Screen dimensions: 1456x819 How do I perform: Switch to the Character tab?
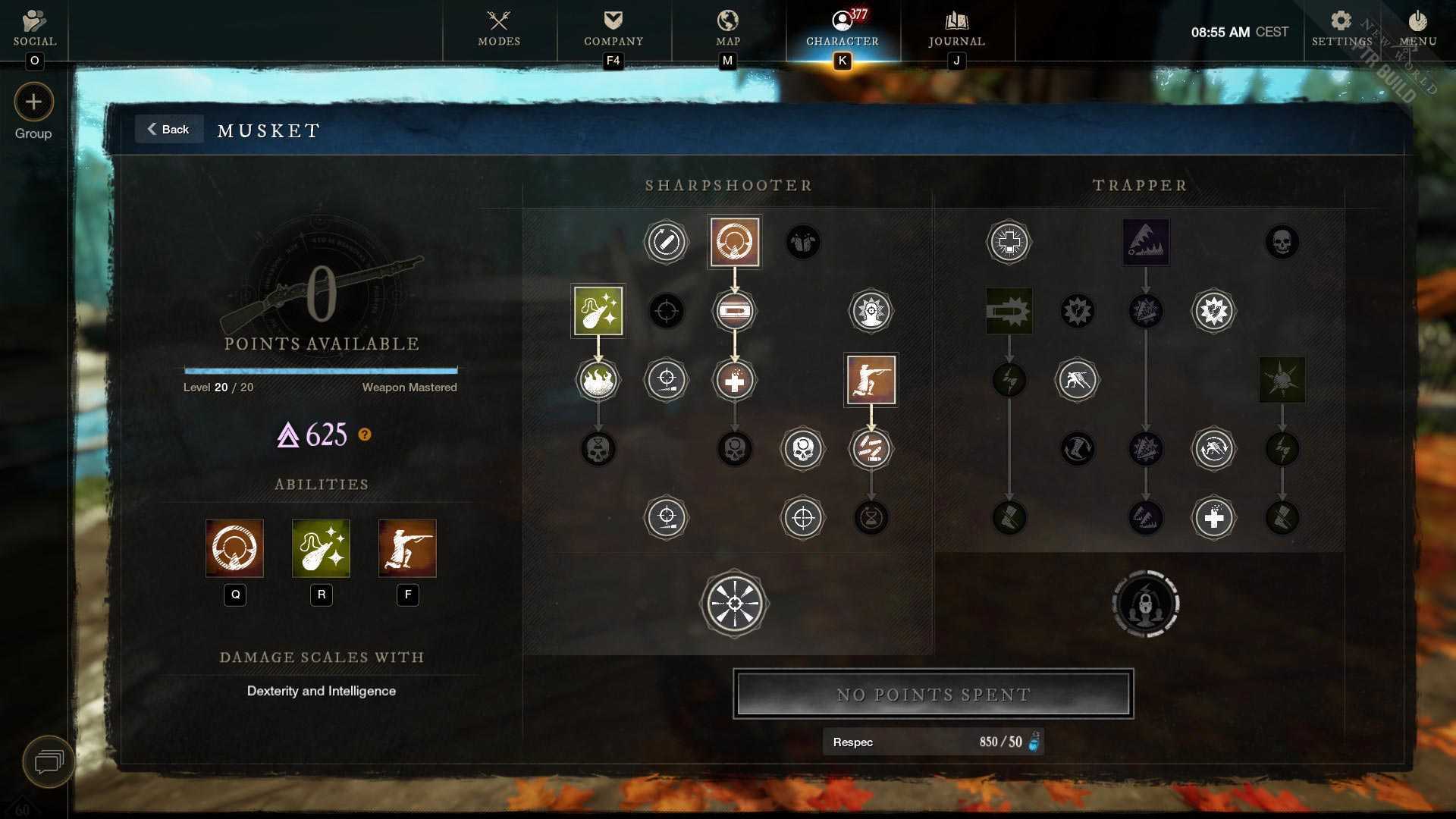click(x=842, y=29)
